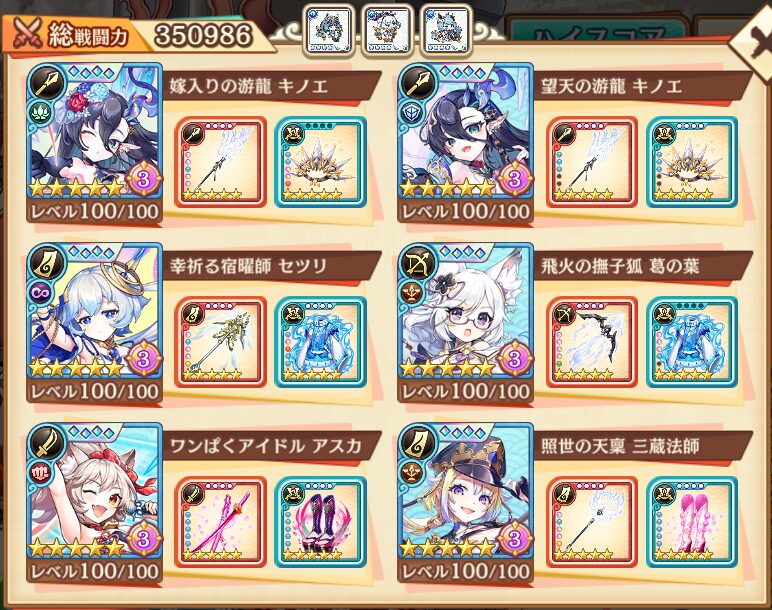The width and height of the screenshot is (772, 610).
Task: View 三蔵法師's white staff weapon slot
Action: tap(592, 522)
